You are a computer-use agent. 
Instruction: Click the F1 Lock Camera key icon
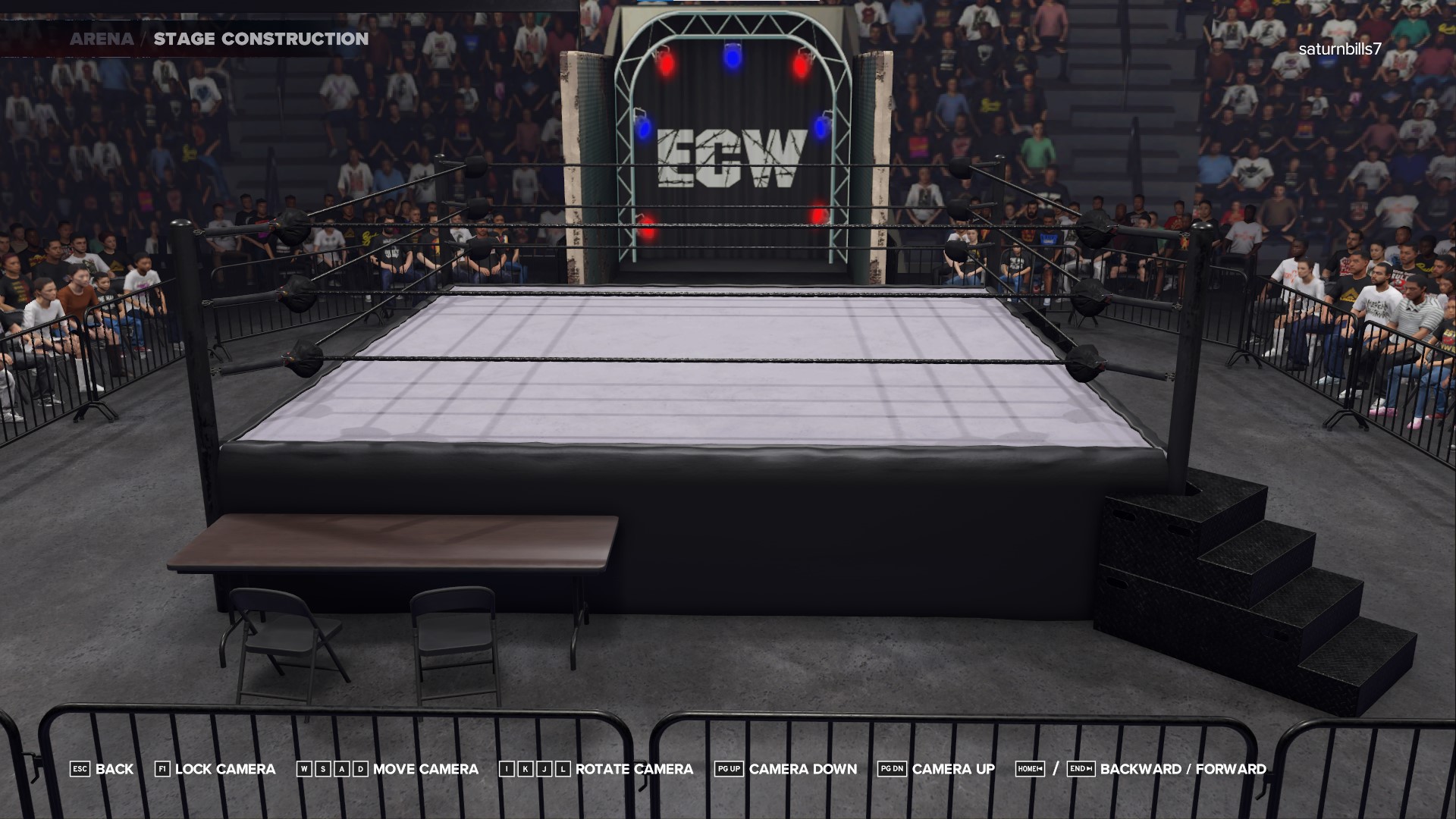click(162, 769)
